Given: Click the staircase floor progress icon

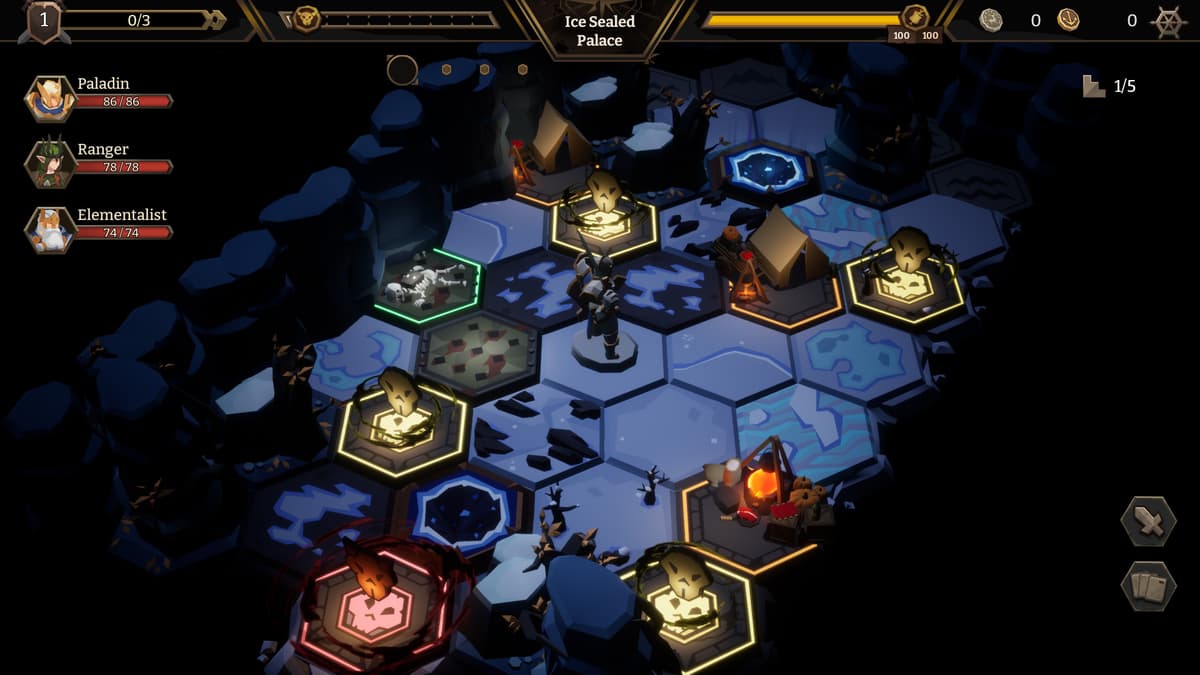Looking at the screenshot, I should [1094, 87].
